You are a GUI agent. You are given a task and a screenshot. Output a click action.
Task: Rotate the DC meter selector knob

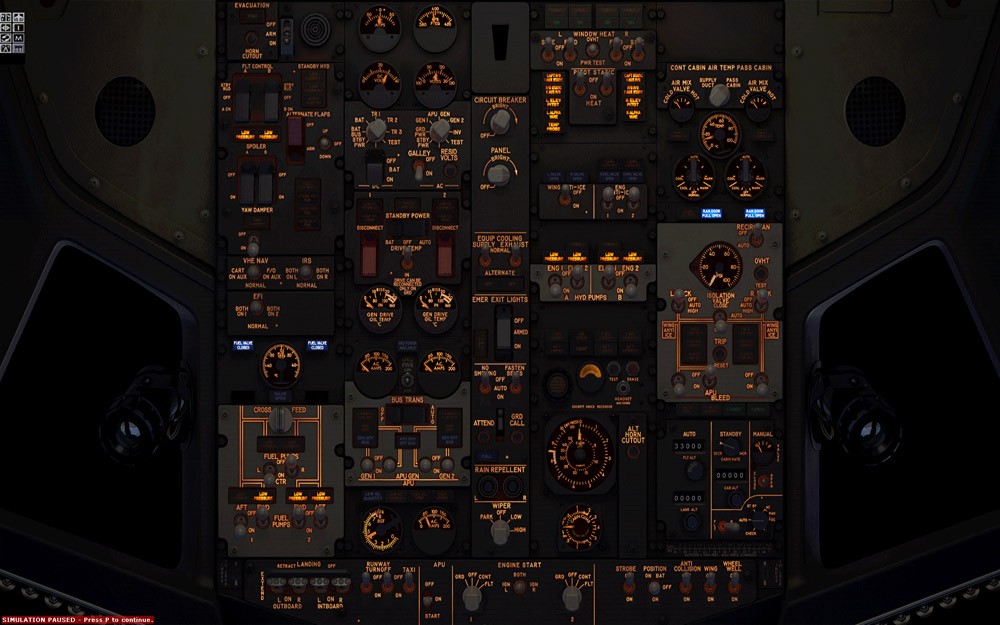376,131
